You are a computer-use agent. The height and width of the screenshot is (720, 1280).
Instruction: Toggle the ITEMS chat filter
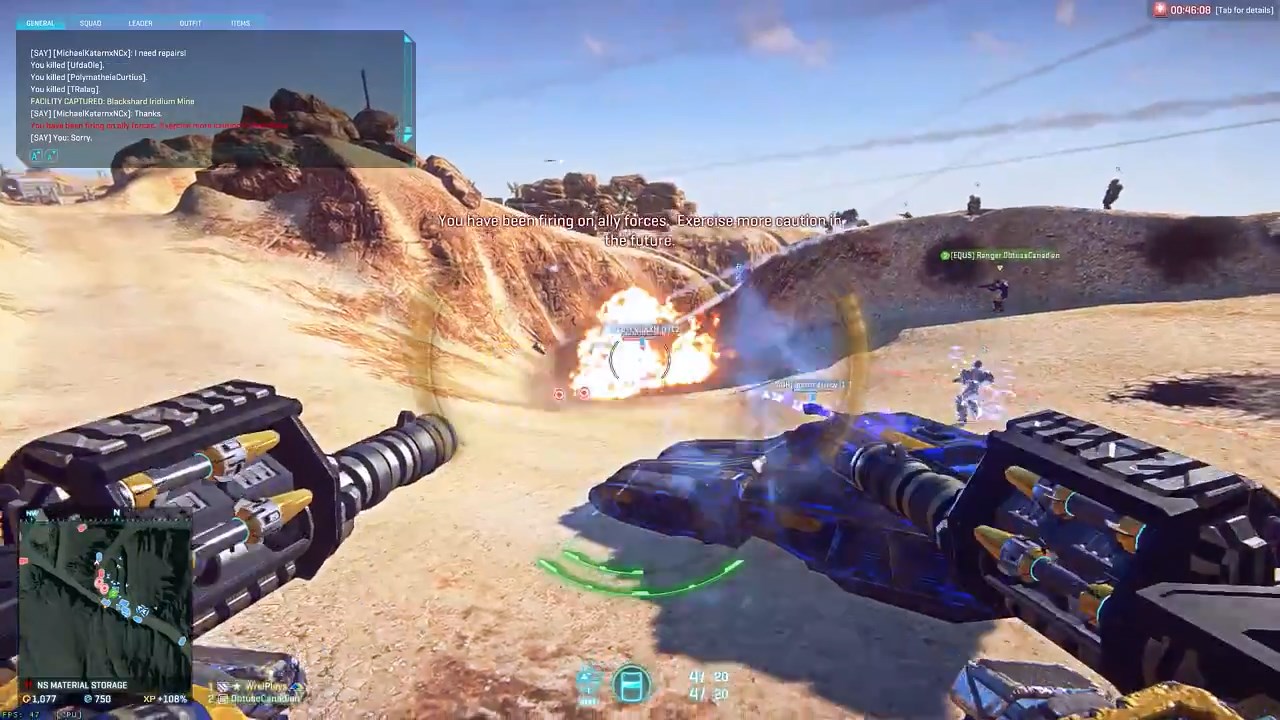point(240,23)
